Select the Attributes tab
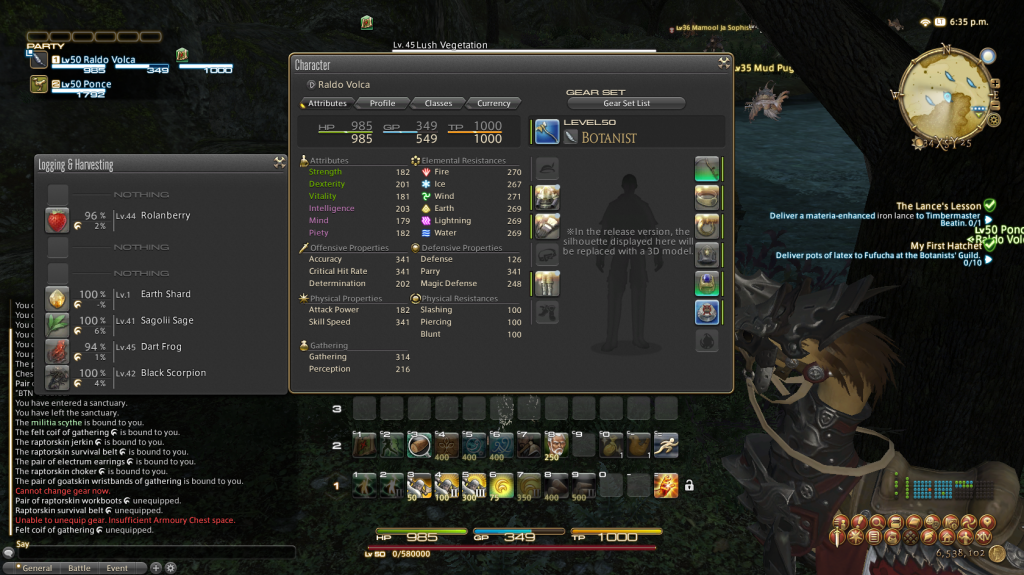The image size is (1024, 575). 327,103
